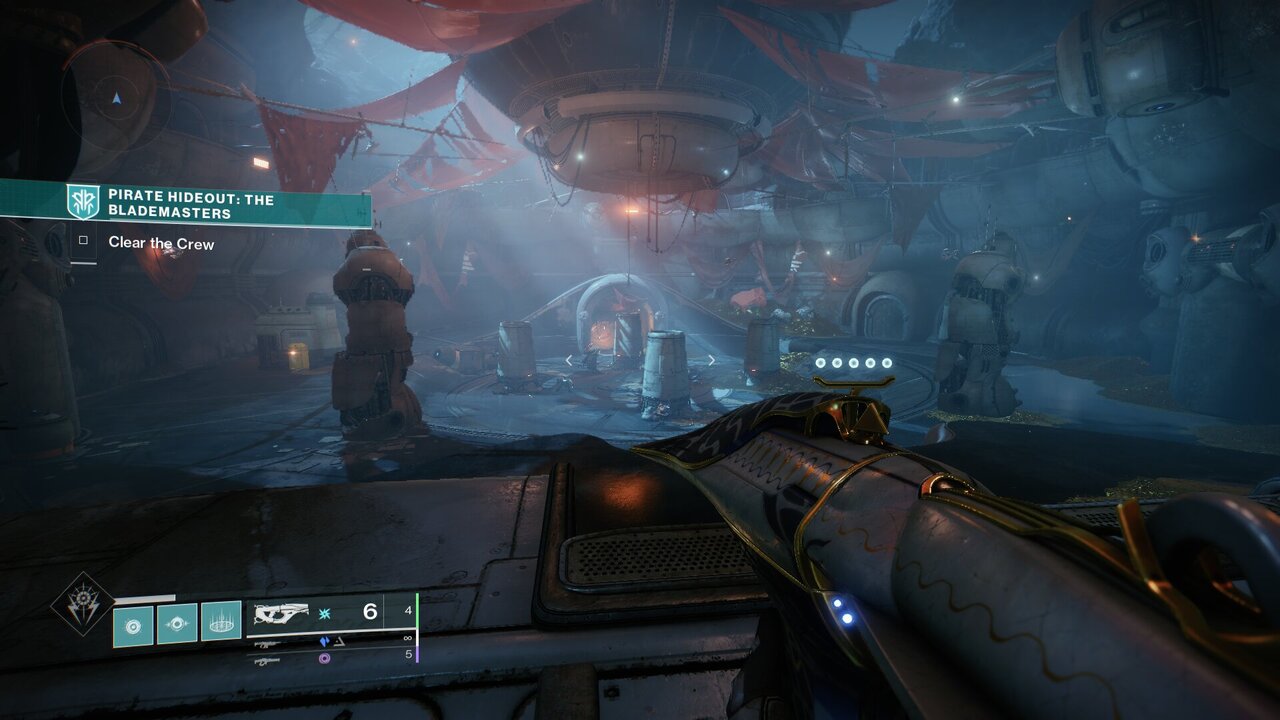Switch to the purple heavy weapon row
This screenshot has width=1280, height=720.
(330, 657)
